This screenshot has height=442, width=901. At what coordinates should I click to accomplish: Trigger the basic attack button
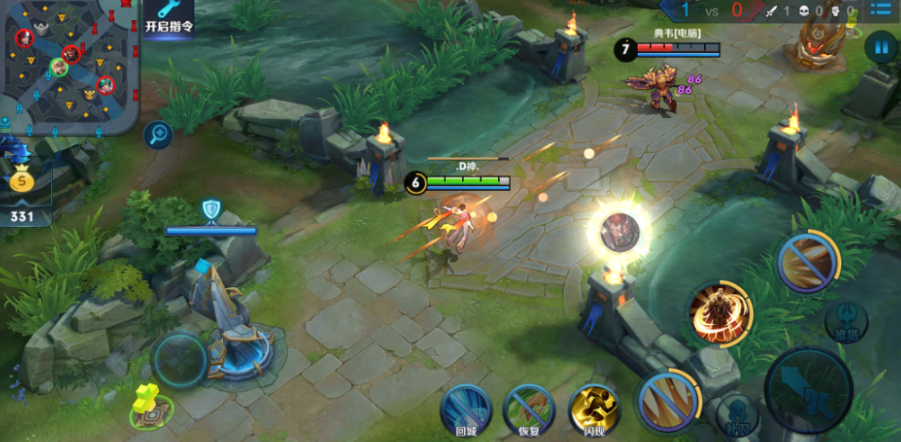(x=807, y=390)
